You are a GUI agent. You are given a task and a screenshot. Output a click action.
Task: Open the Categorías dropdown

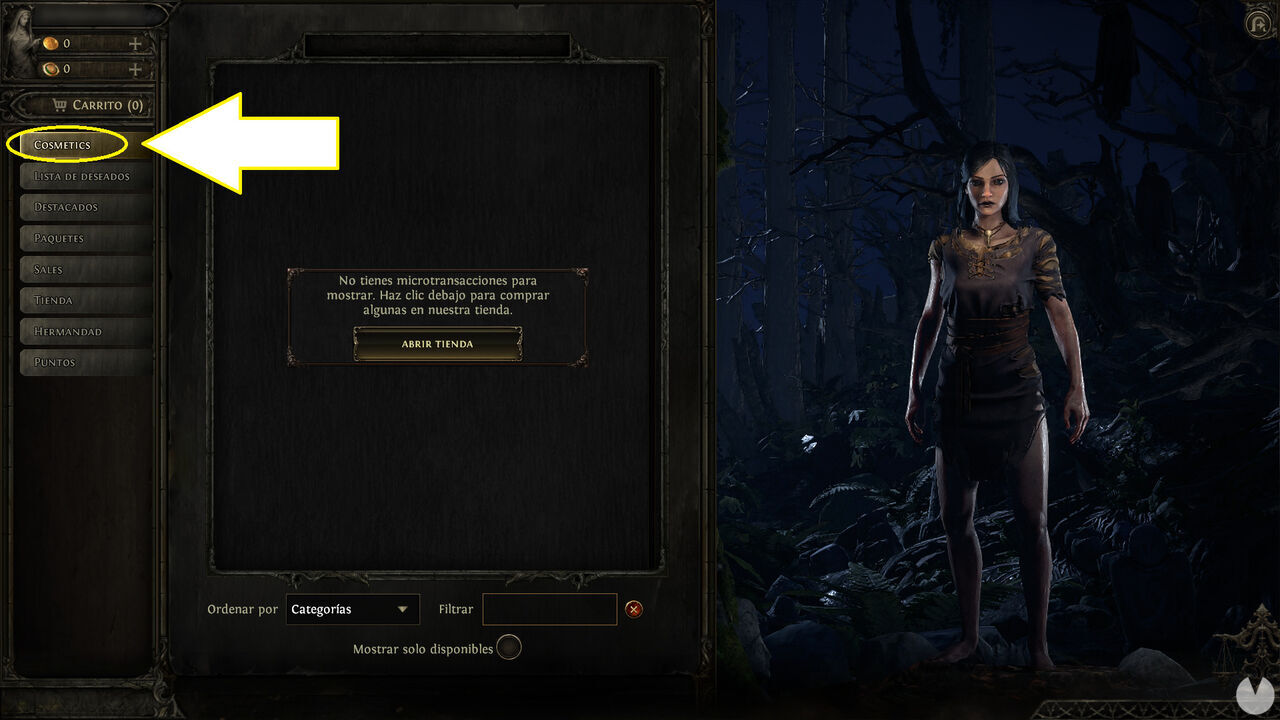352,609
